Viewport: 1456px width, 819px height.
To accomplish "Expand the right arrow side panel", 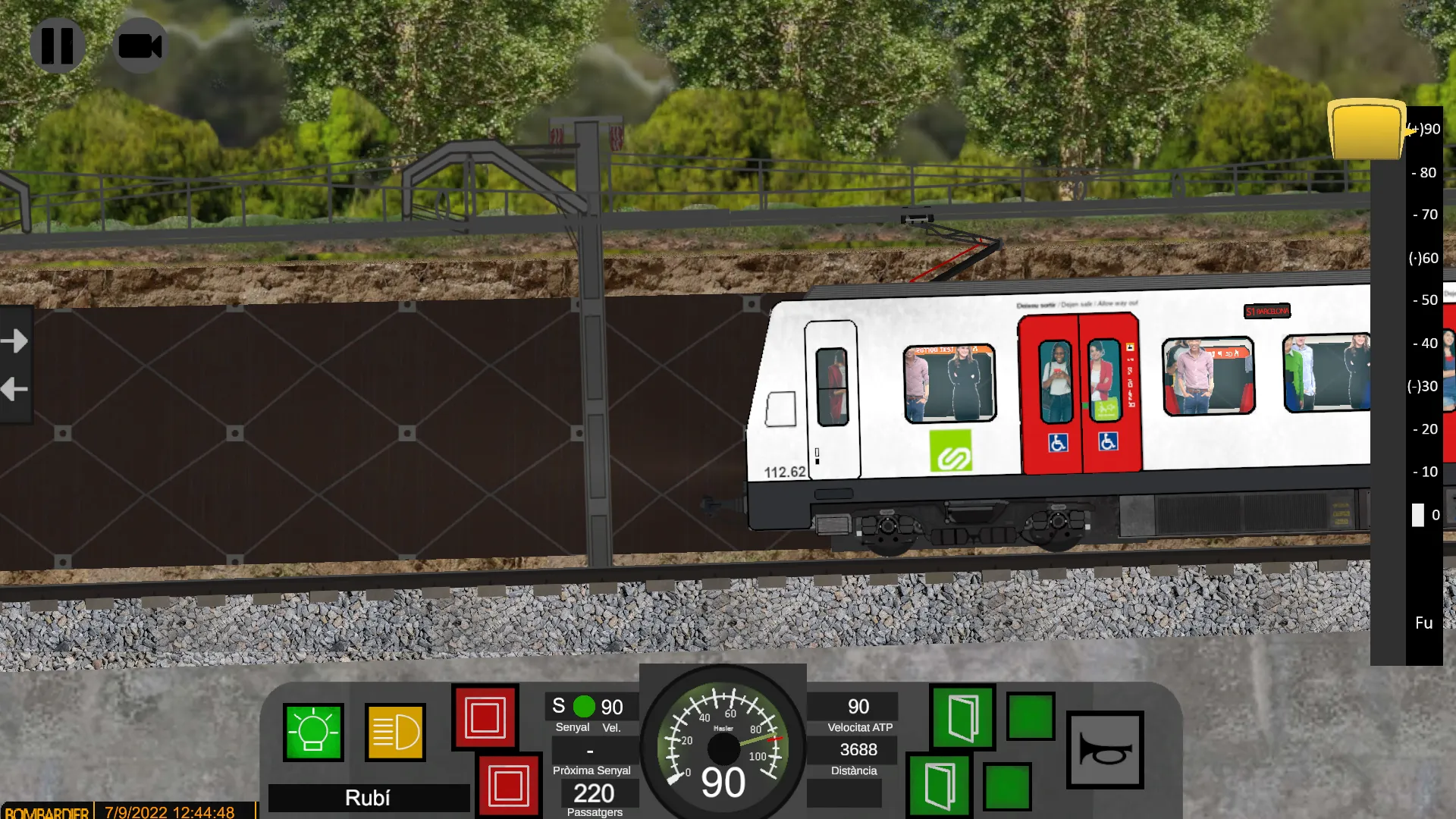I will coord(15,340).
